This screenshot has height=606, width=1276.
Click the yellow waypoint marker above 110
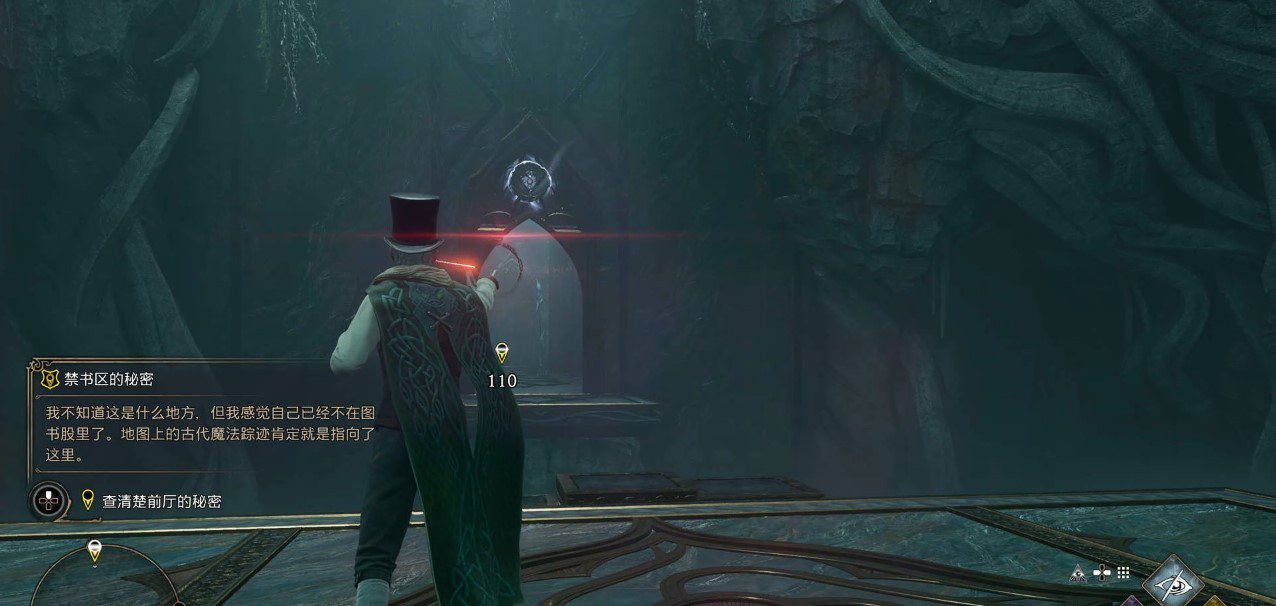pyautogui.click(x=502, y=352)
